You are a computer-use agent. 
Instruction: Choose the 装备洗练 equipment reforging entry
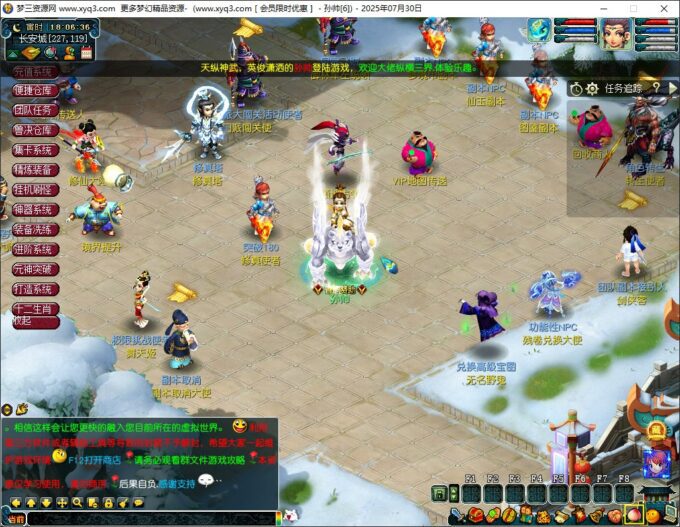click(x=31, y=229)
